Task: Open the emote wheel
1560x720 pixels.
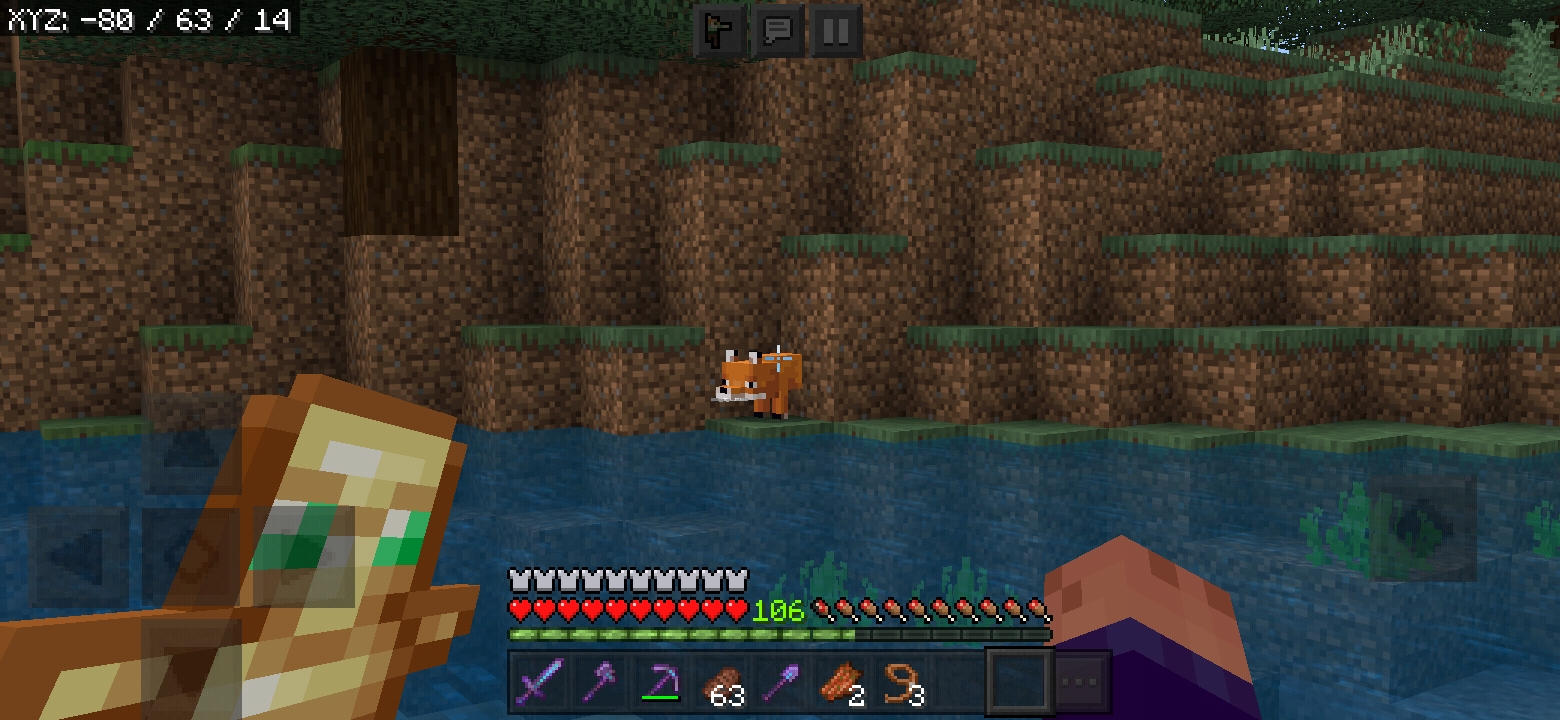Action: pos(722,31)
